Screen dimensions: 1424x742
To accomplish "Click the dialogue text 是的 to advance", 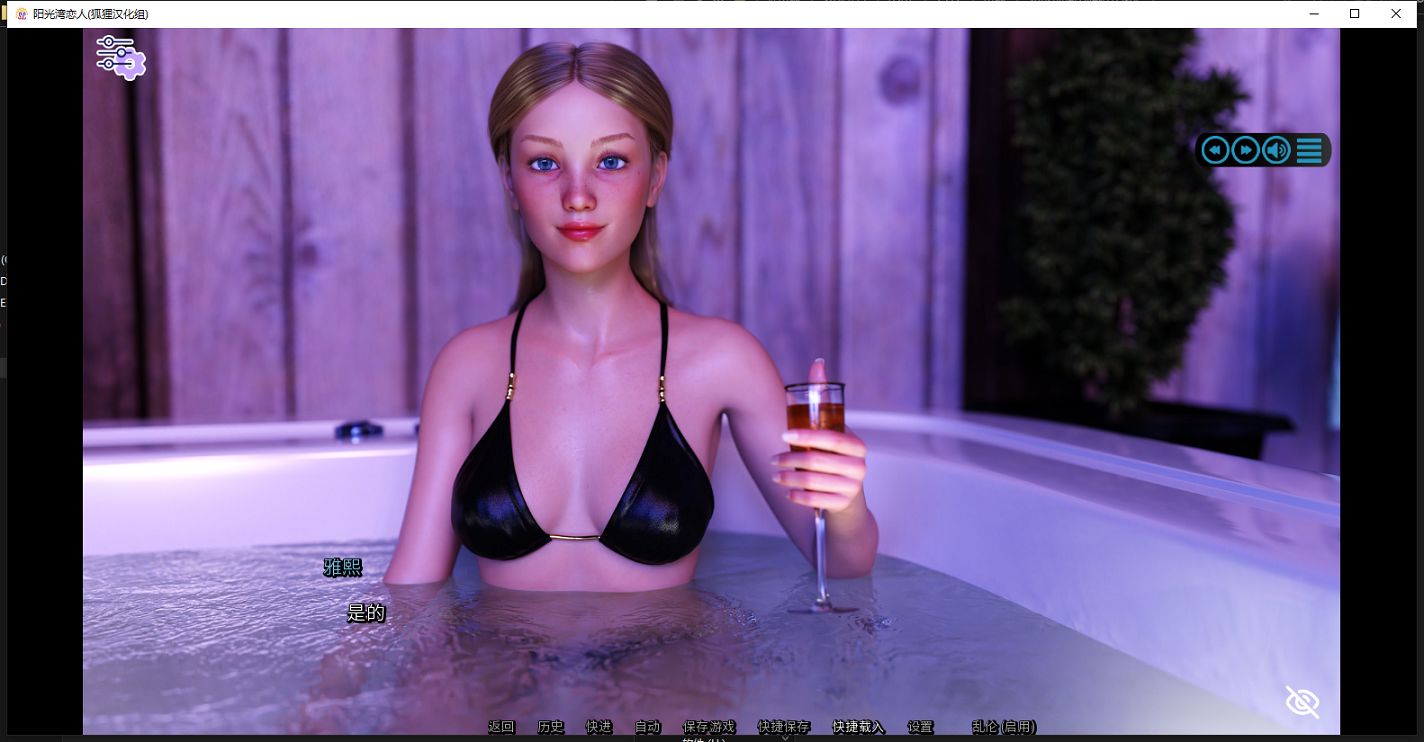I will tap(366, 612).
